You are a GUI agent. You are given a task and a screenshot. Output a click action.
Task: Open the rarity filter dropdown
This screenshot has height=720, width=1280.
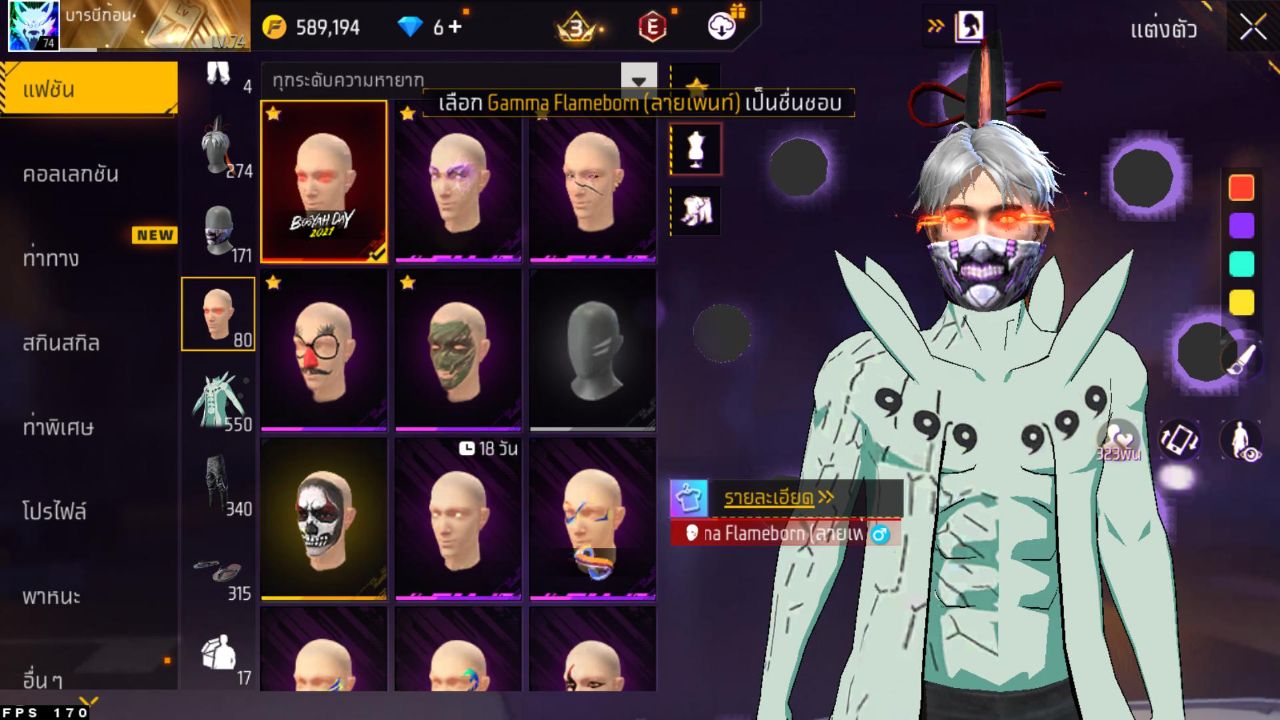pyautogui.click(x=637, y=80)
